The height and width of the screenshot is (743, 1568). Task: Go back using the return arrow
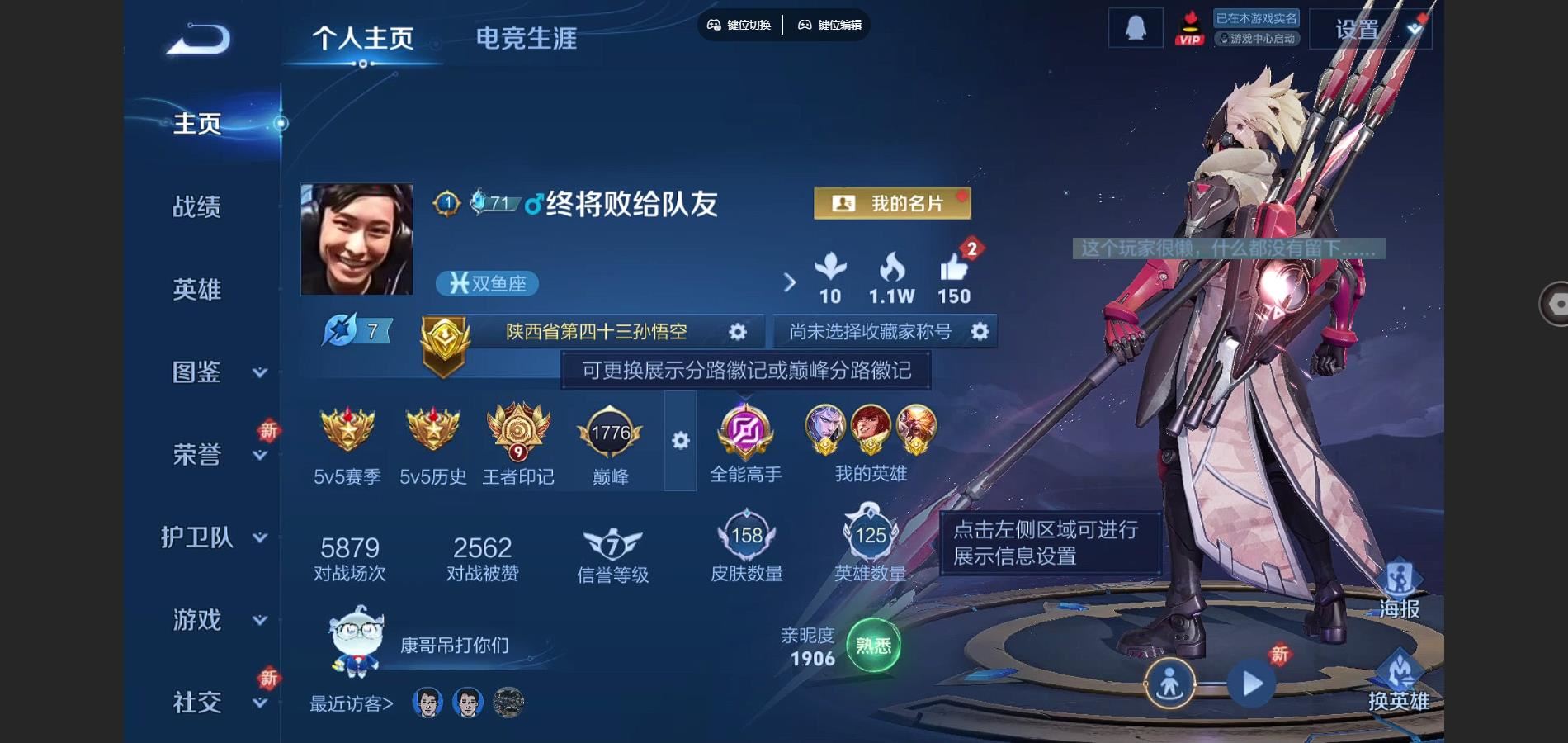click(198, 39)
